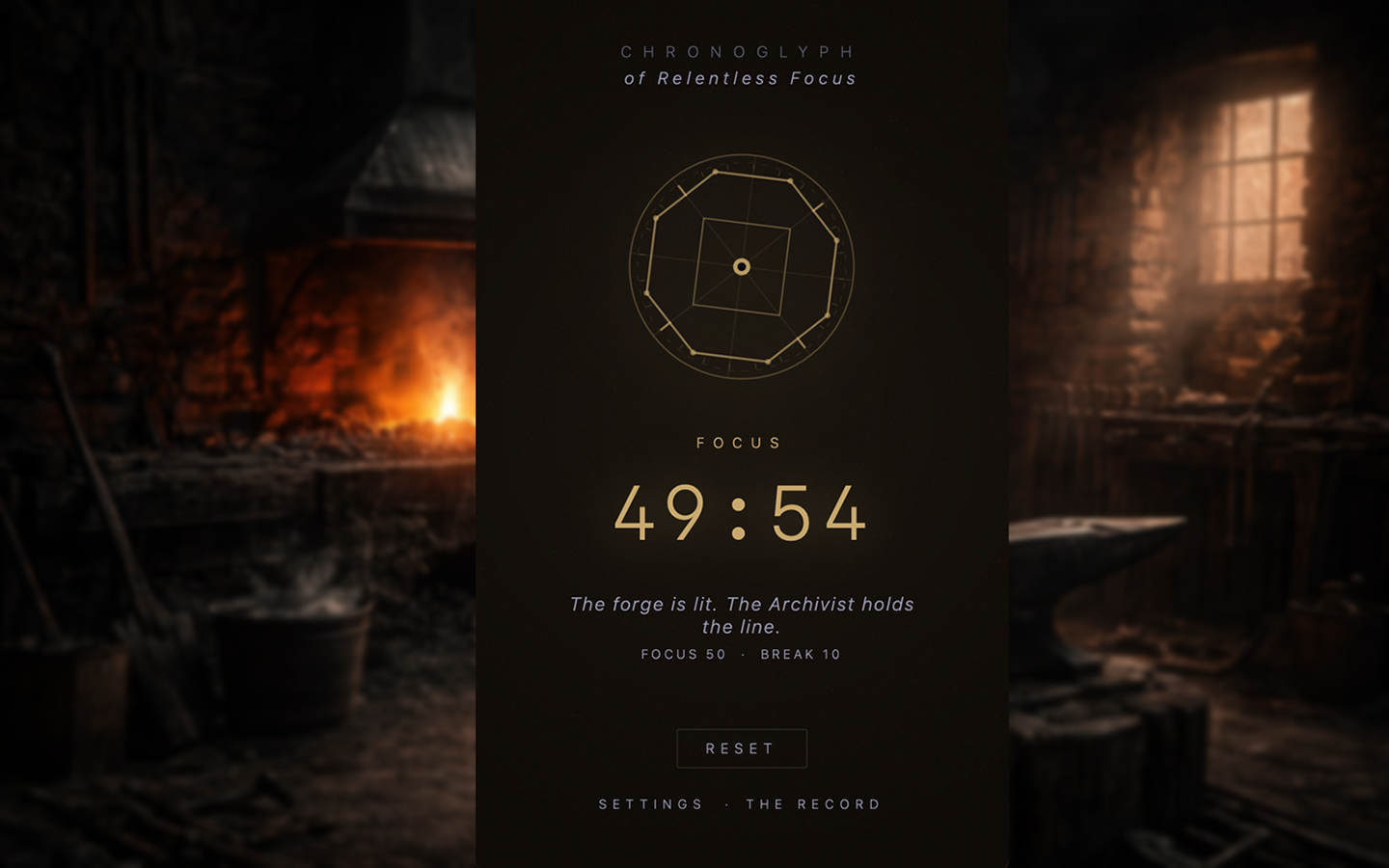This screenshot has height=868, width=1389.
Task: Open THE RECORD view
Action: coord(813,803)
